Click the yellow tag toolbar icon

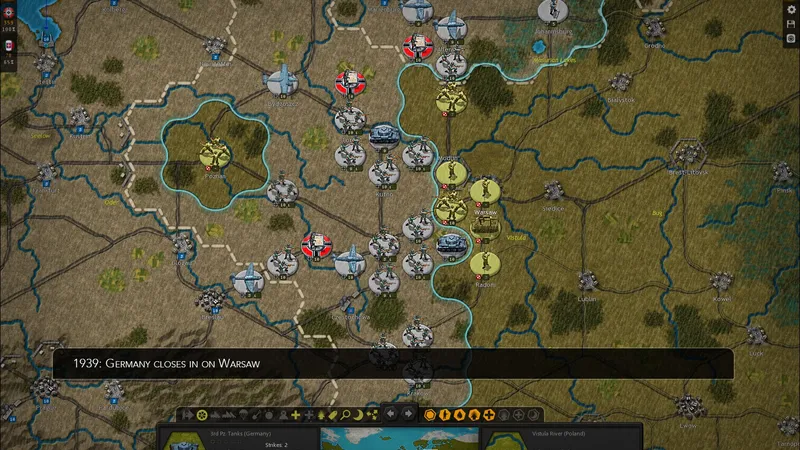tap(332, 414)
